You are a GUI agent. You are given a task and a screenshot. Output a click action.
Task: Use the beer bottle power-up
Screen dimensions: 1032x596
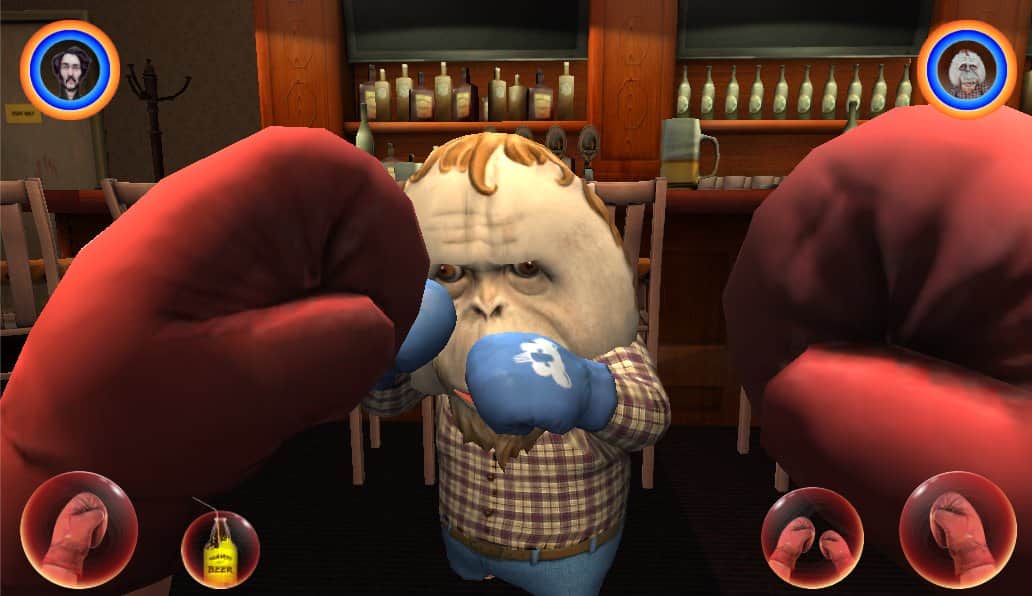[x=220, y=549]
